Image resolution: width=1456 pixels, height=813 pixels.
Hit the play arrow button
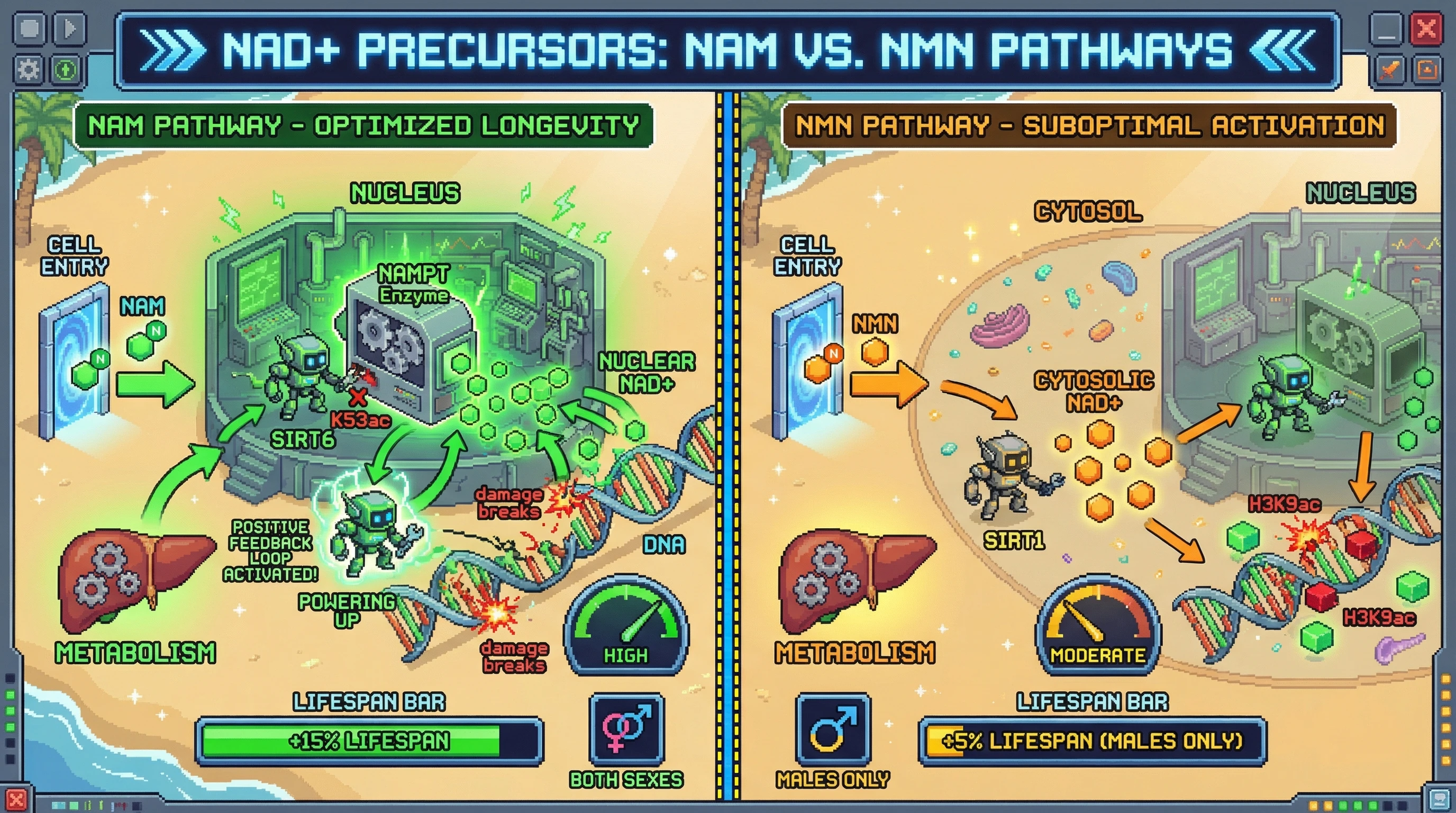69,28
